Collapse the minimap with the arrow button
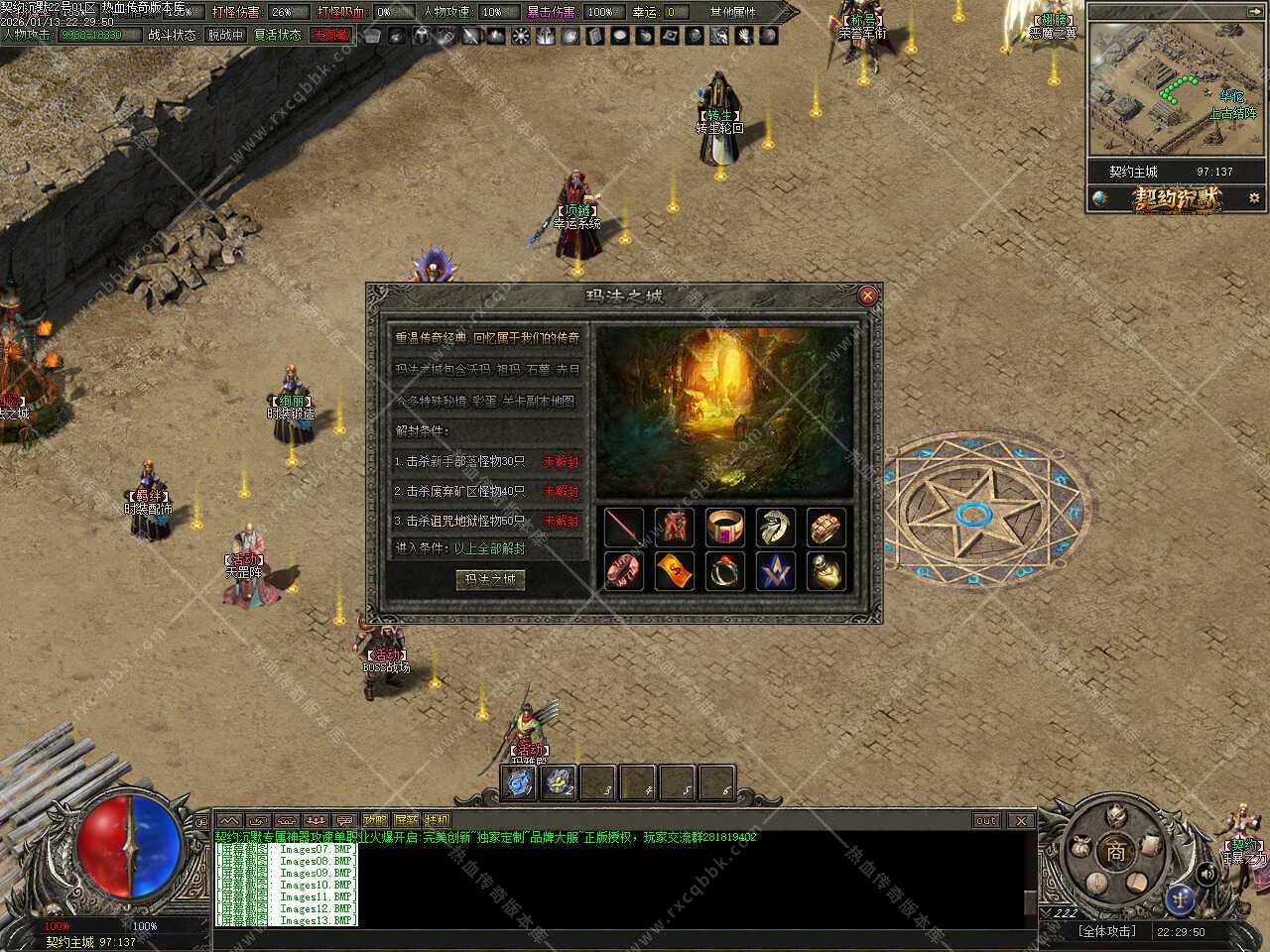 [x=1255, y=12]
